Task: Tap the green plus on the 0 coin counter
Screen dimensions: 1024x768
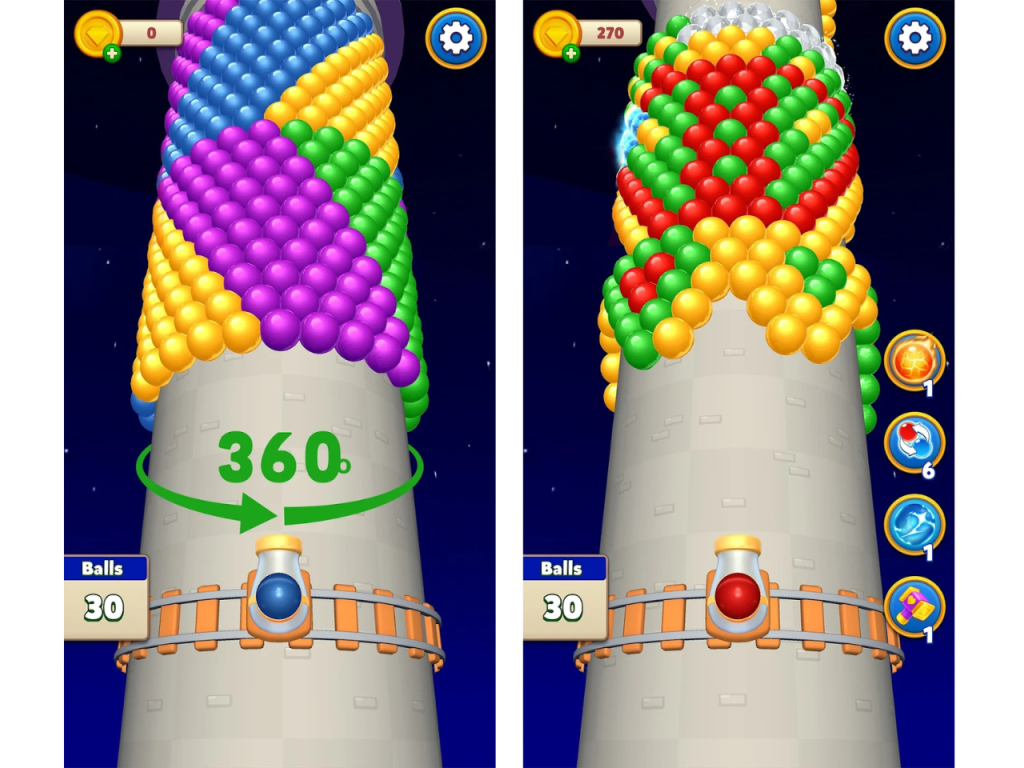Action: point(112,53)
